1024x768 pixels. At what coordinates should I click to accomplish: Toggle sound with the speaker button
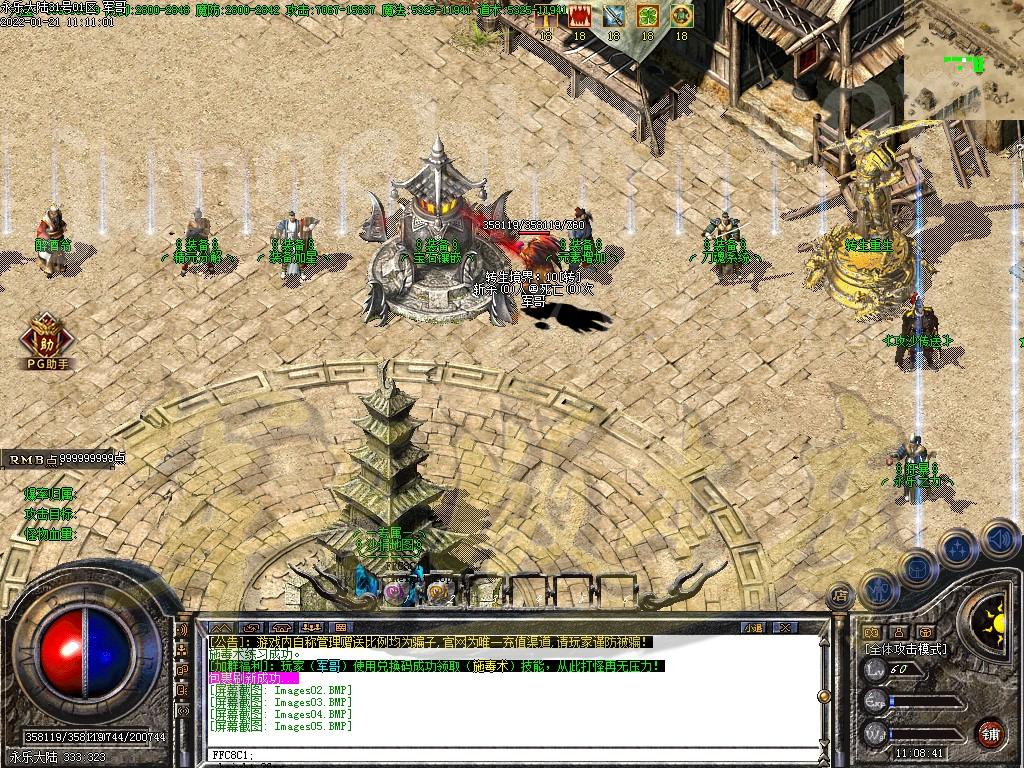[x=1000, y=540]
